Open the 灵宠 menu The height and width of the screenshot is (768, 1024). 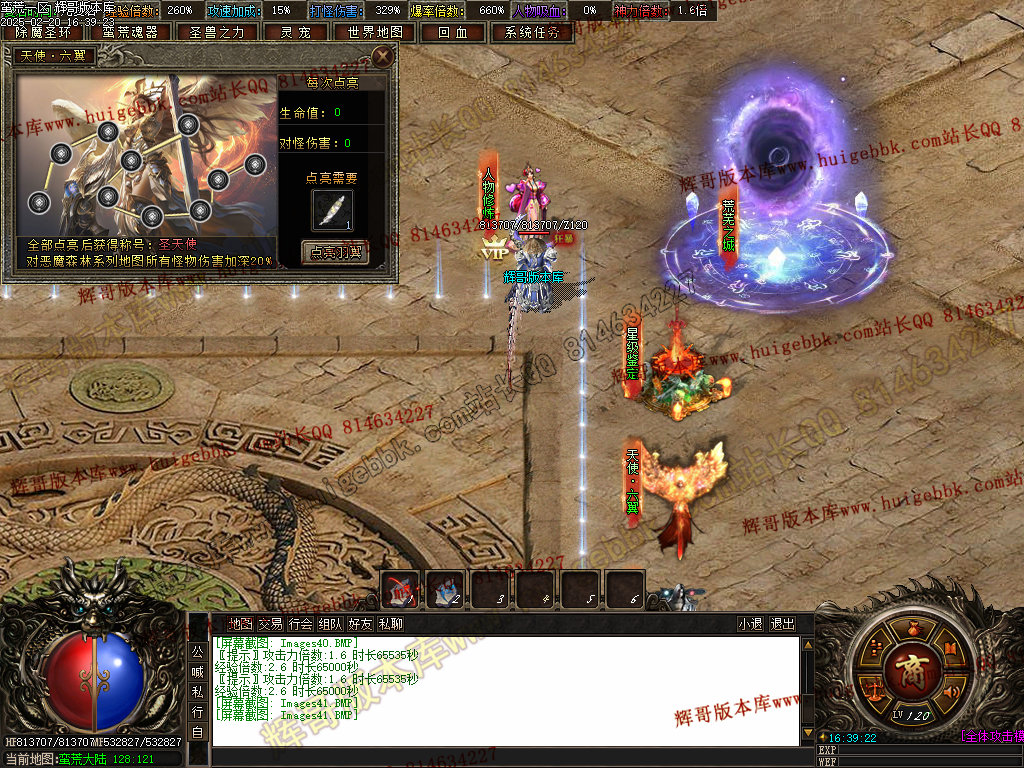295,32
